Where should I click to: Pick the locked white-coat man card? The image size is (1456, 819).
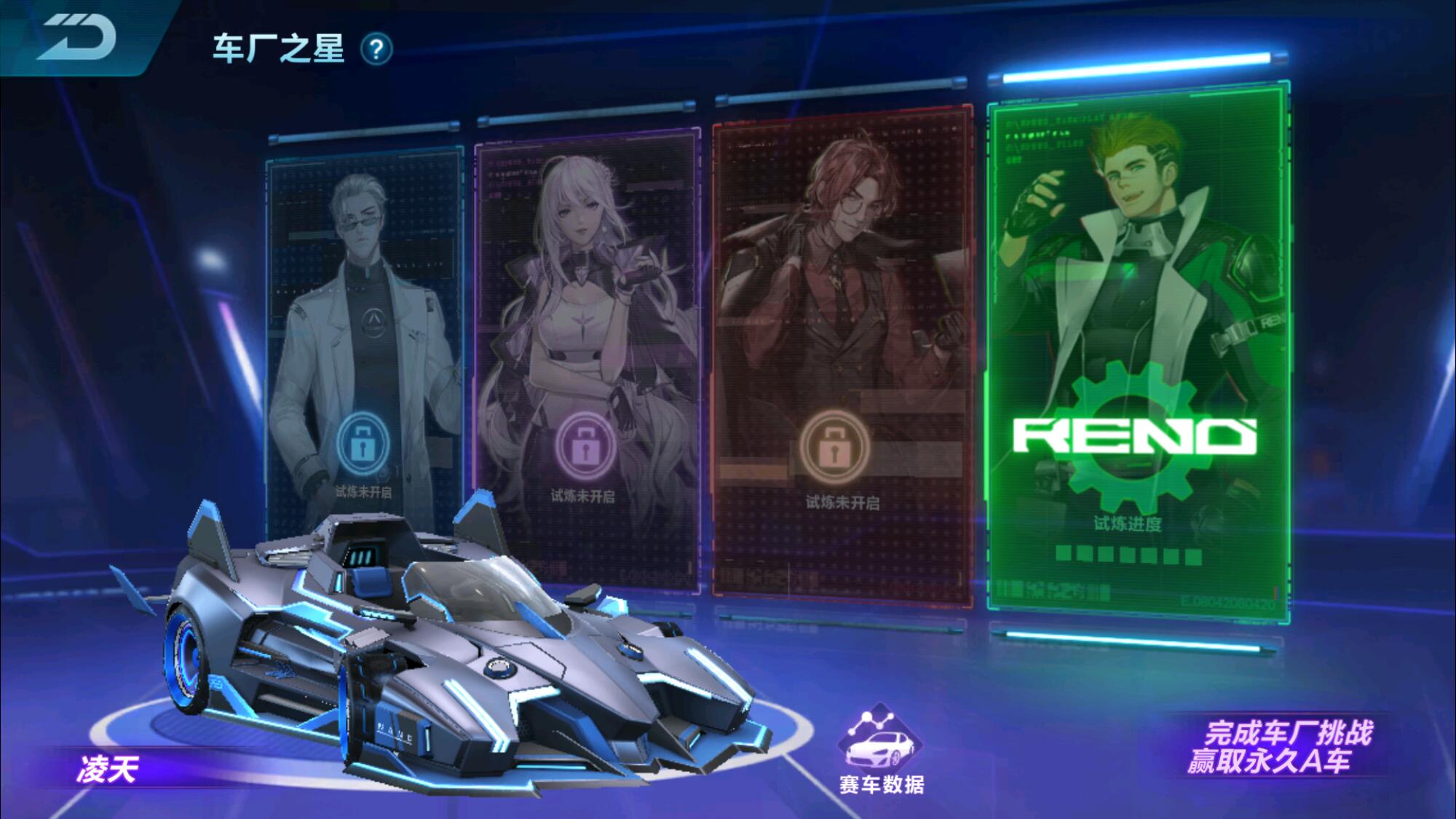[x=364, y=342]
